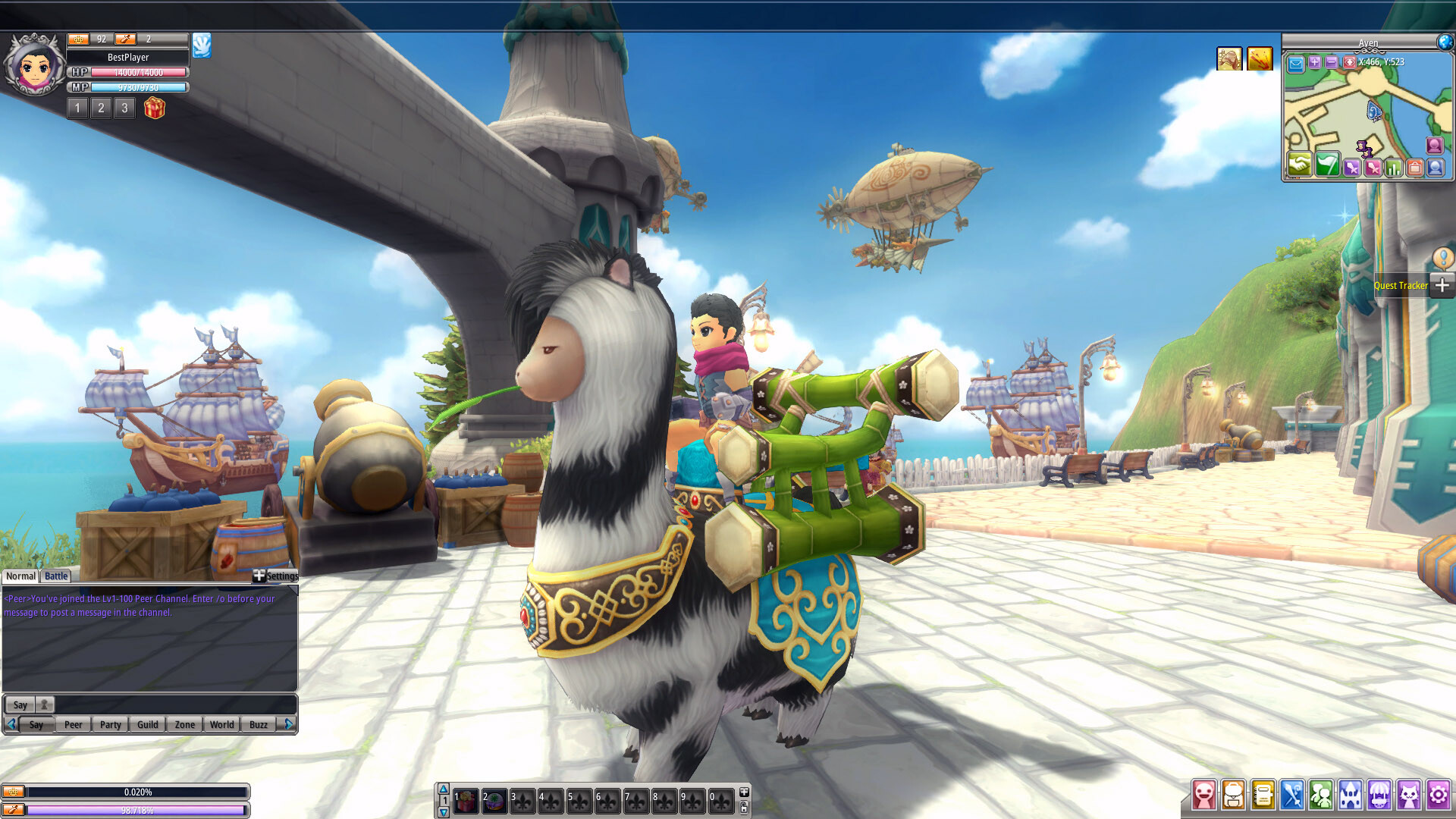1456x819 pixels.
Task: Open the item shop cart icon
Action: pyautogui.click(x=1379, y=795)
